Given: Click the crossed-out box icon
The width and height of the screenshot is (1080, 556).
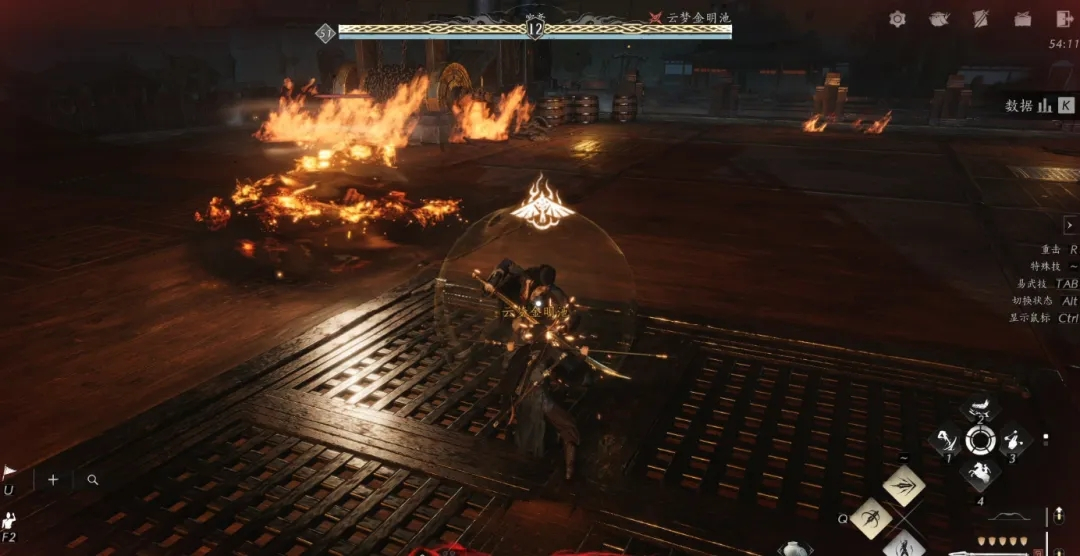Looking at the screenshot, I should (1023, 19).
